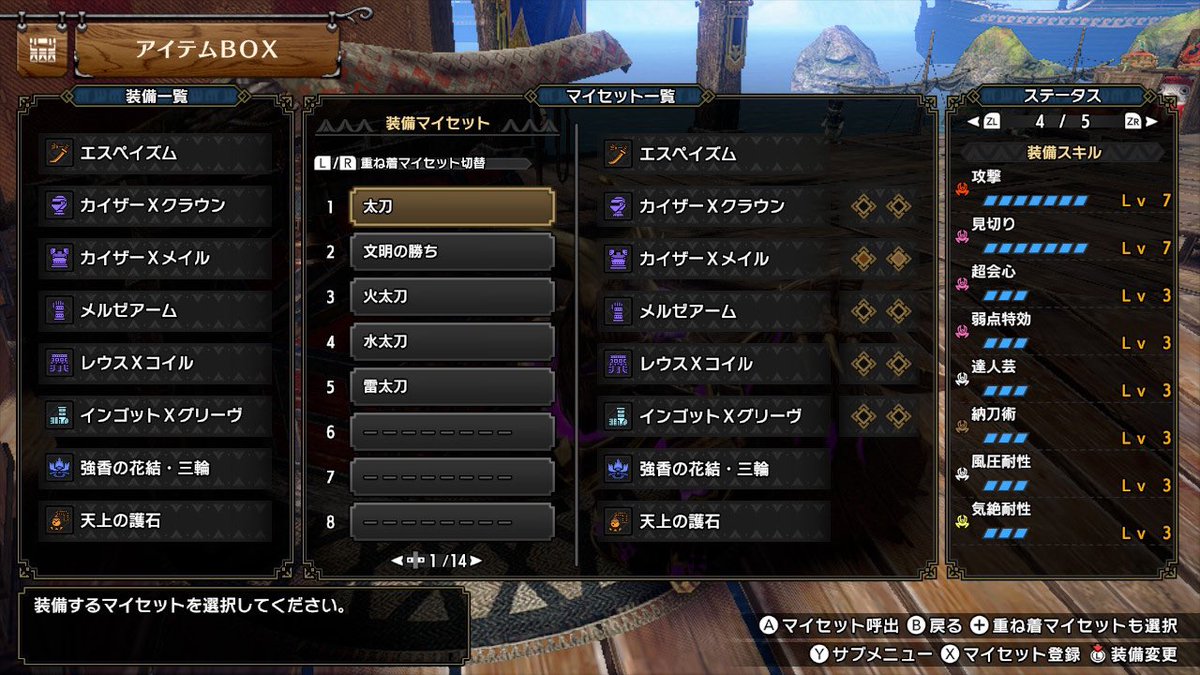
Task: Select the 太刀 loadout slot
Action: tap(452, 207)
